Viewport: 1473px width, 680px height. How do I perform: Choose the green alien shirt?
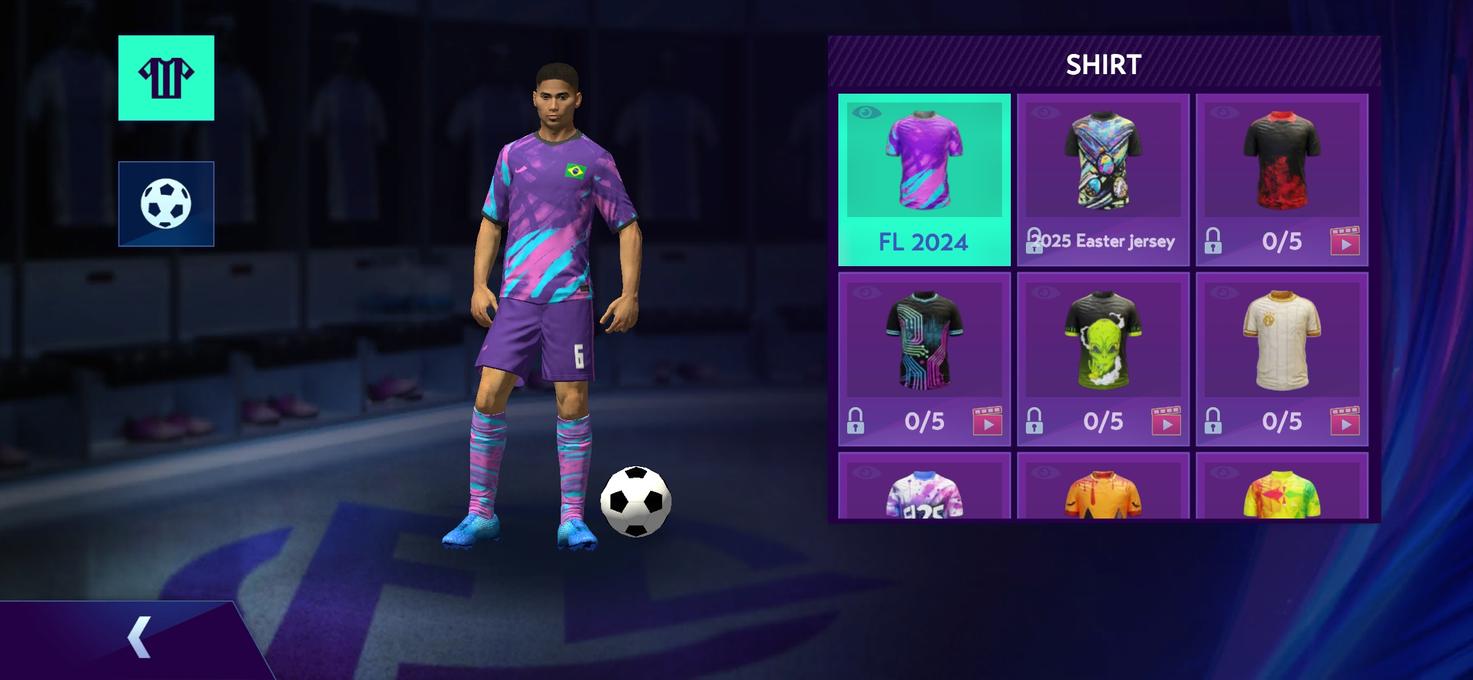pos(1102,340)
